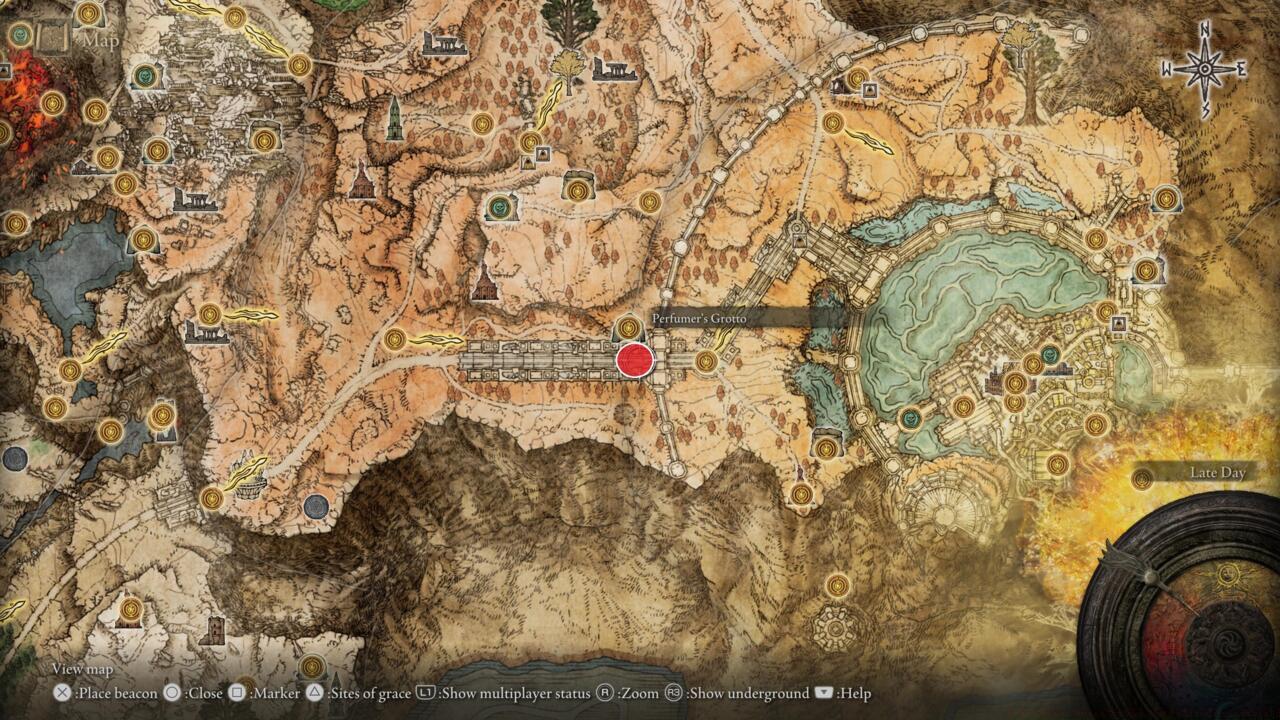Click the red Perfumer's Grotto beacon marker
This screenshot has height=720, width=1280.
coord(635,360)
